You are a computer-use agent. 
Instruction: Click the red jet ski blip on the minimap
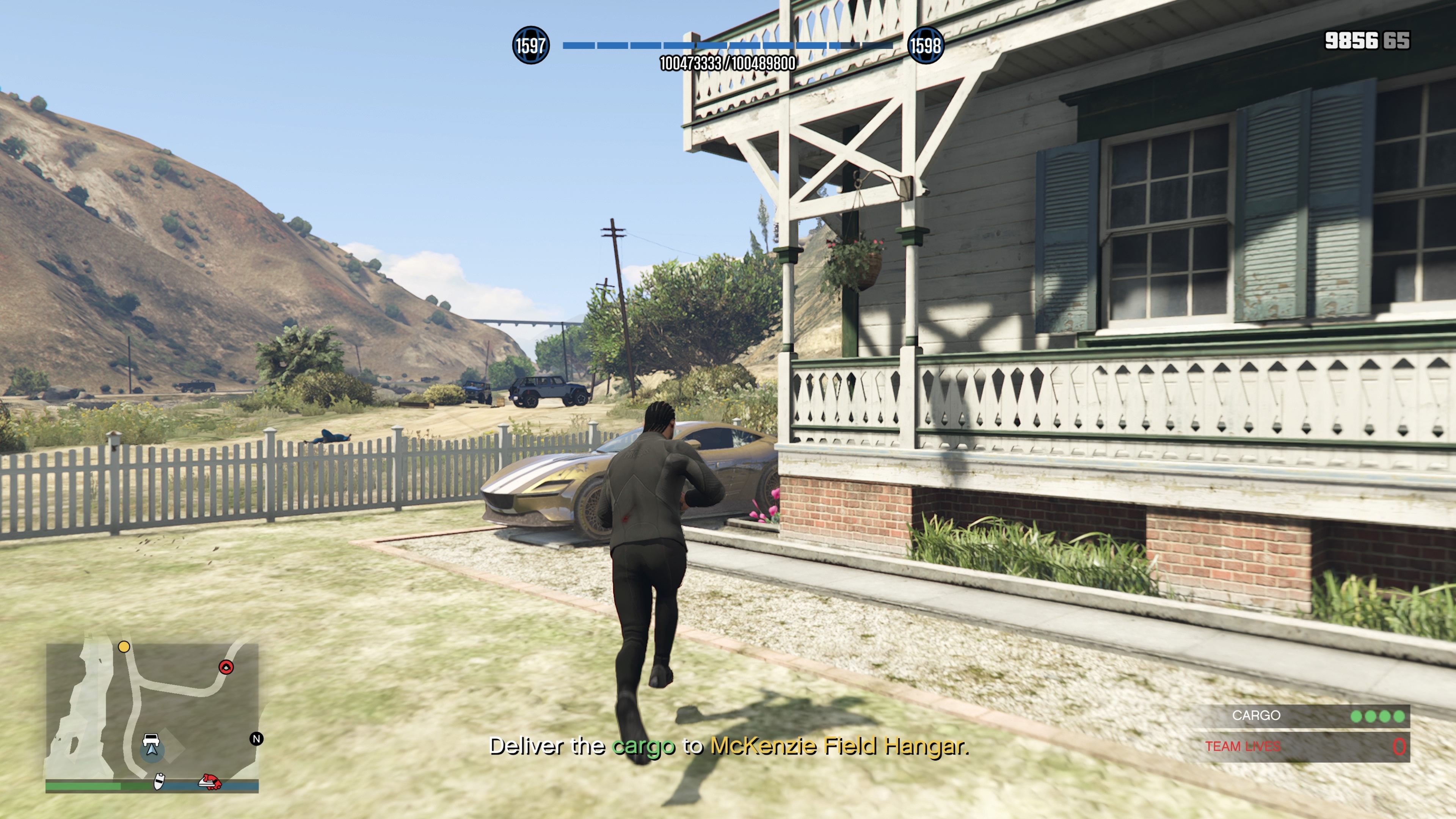click(210, 782)
